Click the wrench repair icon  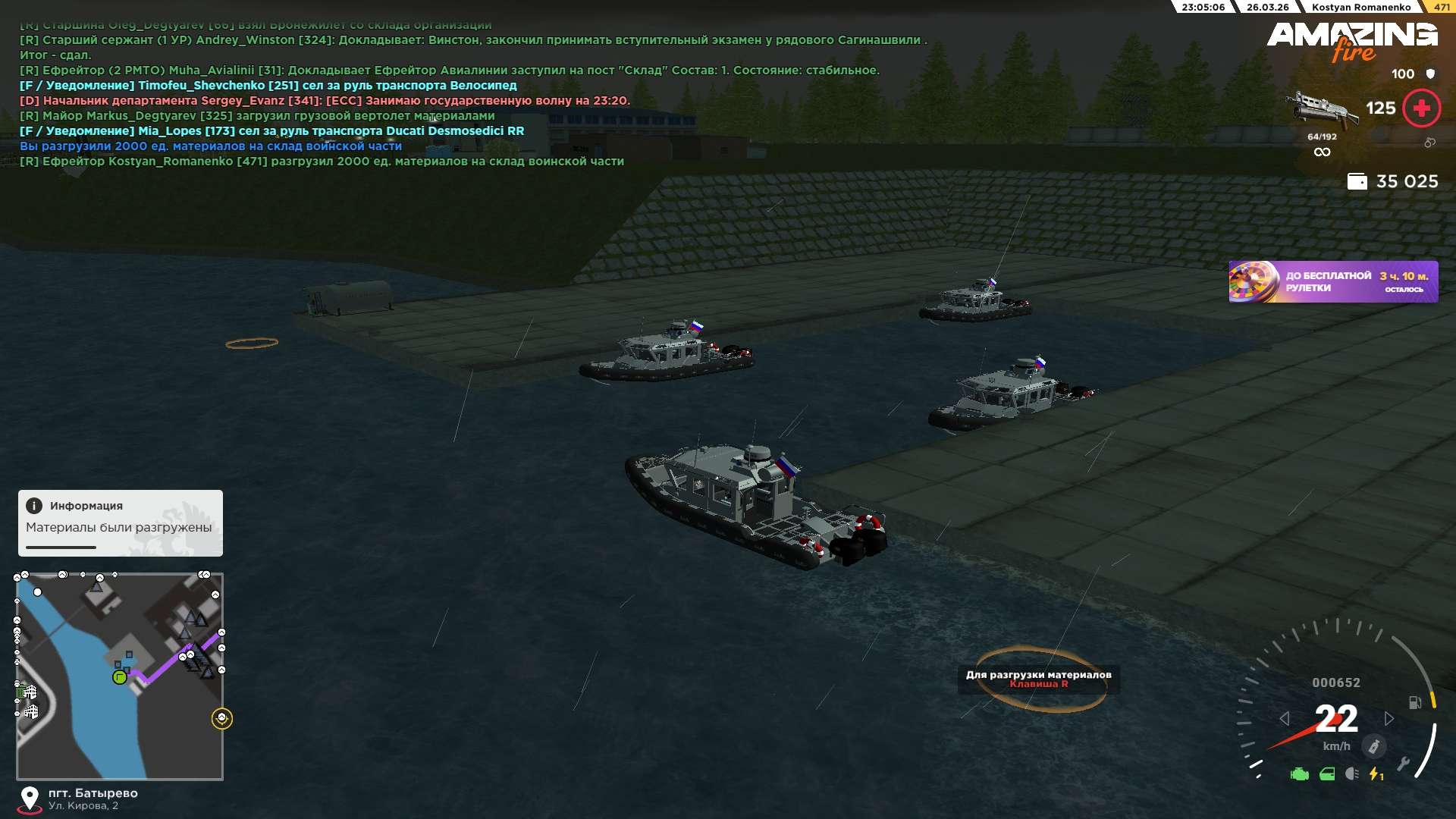point(1403,764)
